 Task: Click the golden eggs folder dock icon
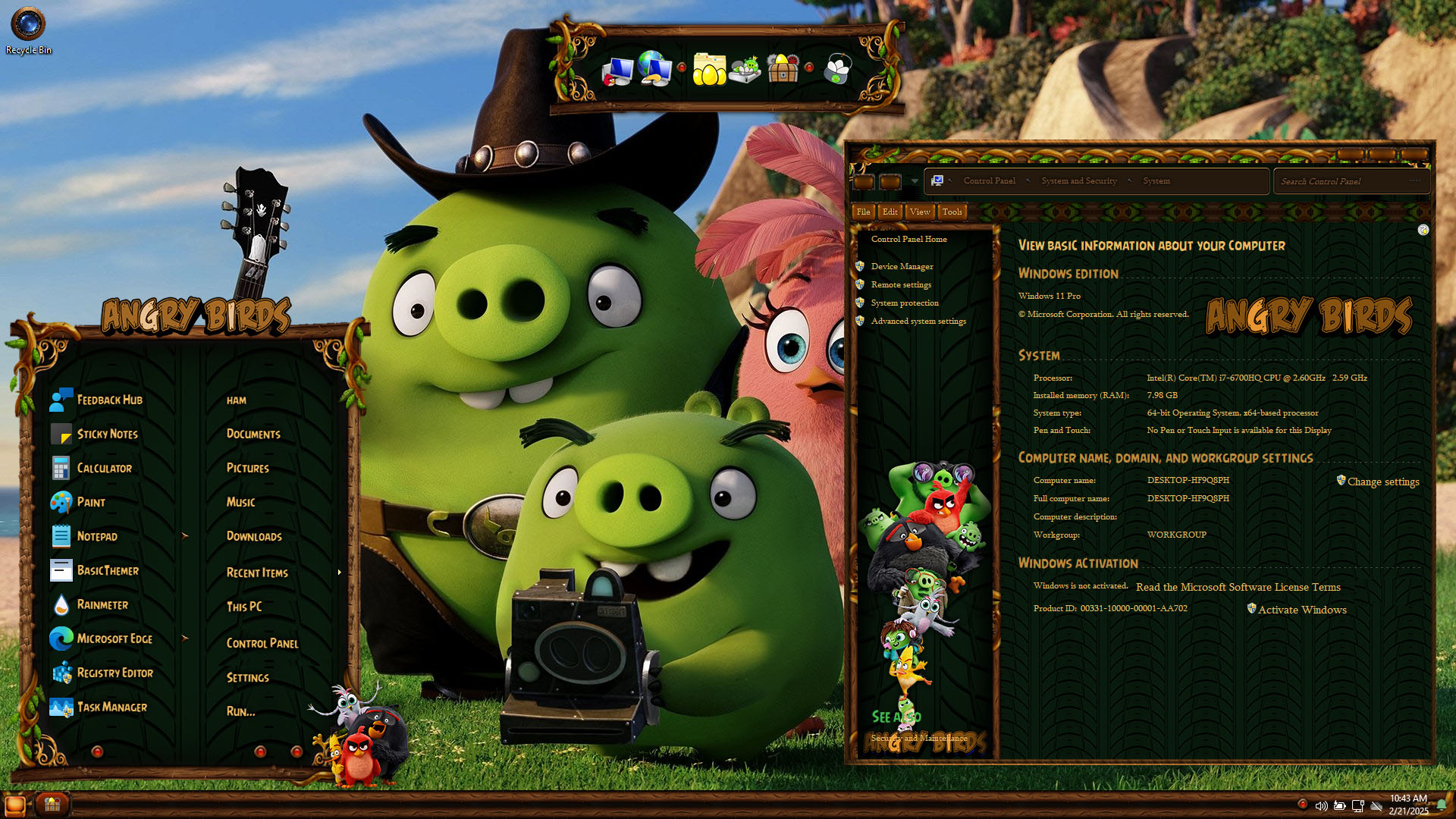pos(709,69)
